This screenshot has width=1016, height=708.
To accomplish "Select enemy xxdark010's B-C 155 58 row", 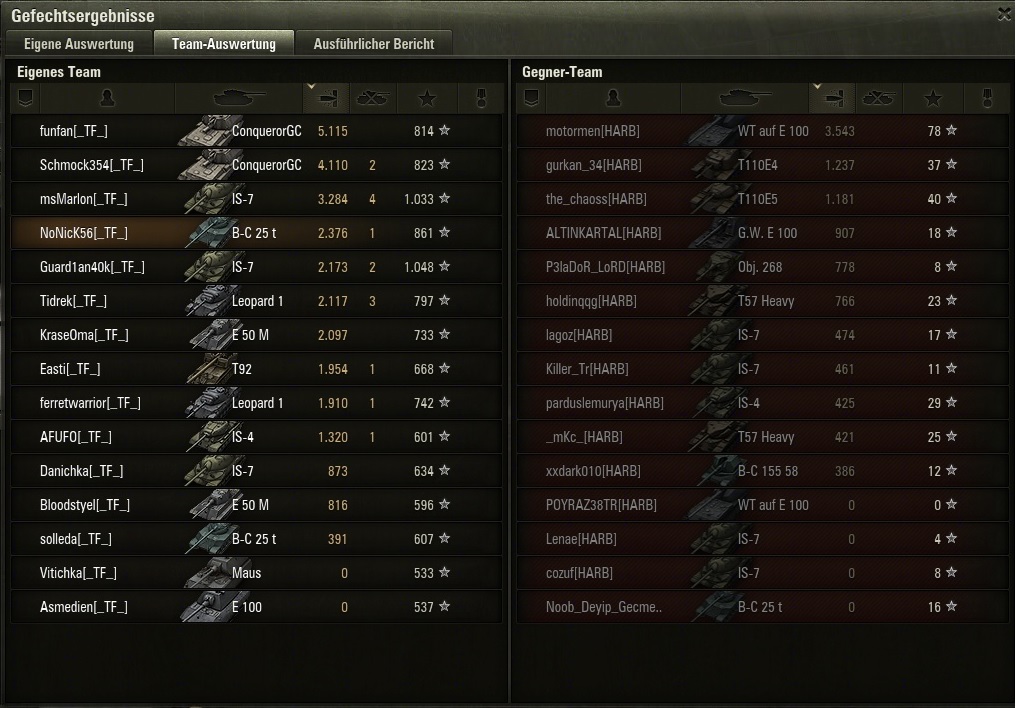I will pyautogui.click(x=762, y=471).
